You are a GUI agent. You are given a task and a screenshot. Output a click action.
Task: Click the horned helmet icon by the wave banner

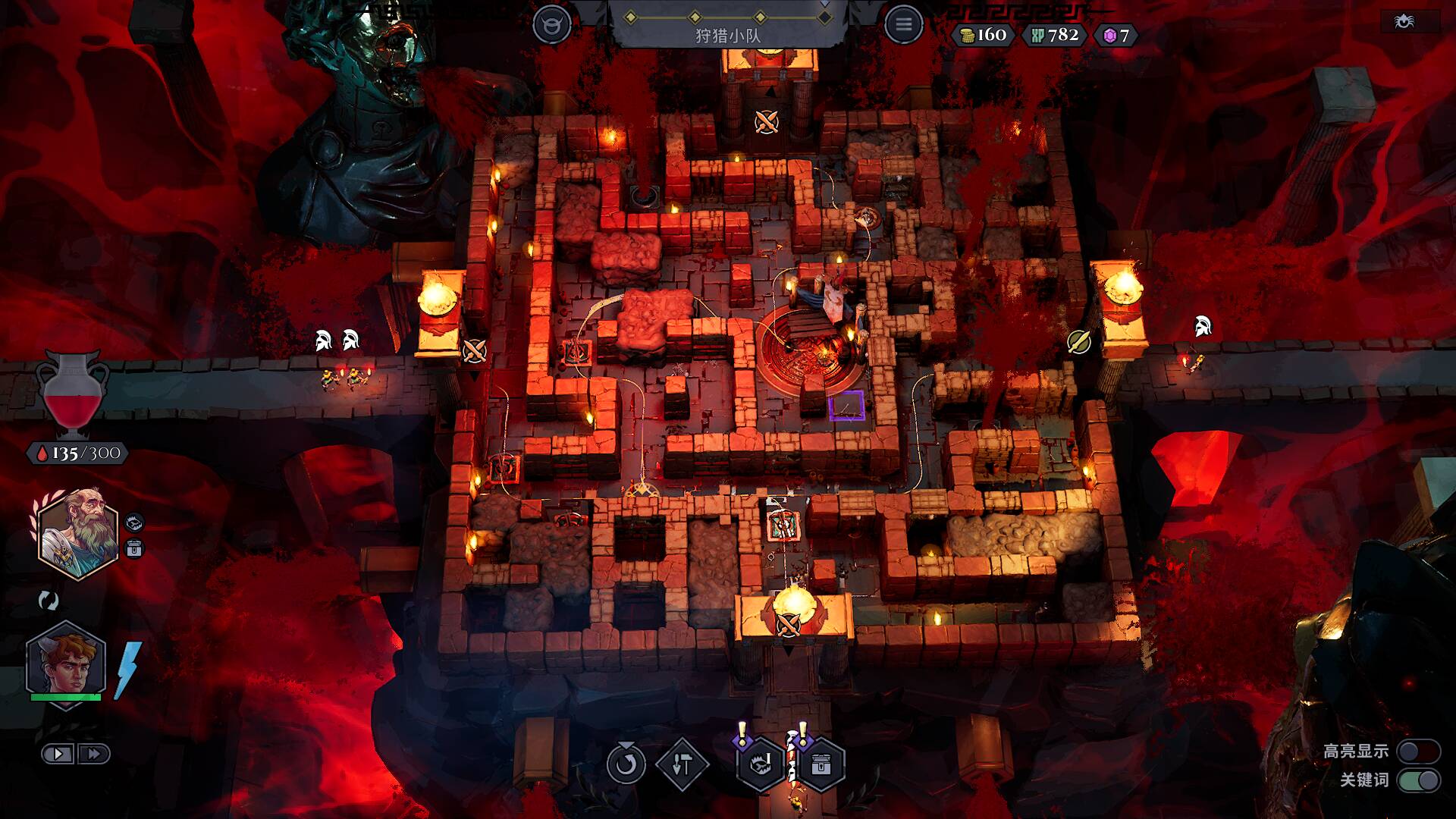(551, 25)
